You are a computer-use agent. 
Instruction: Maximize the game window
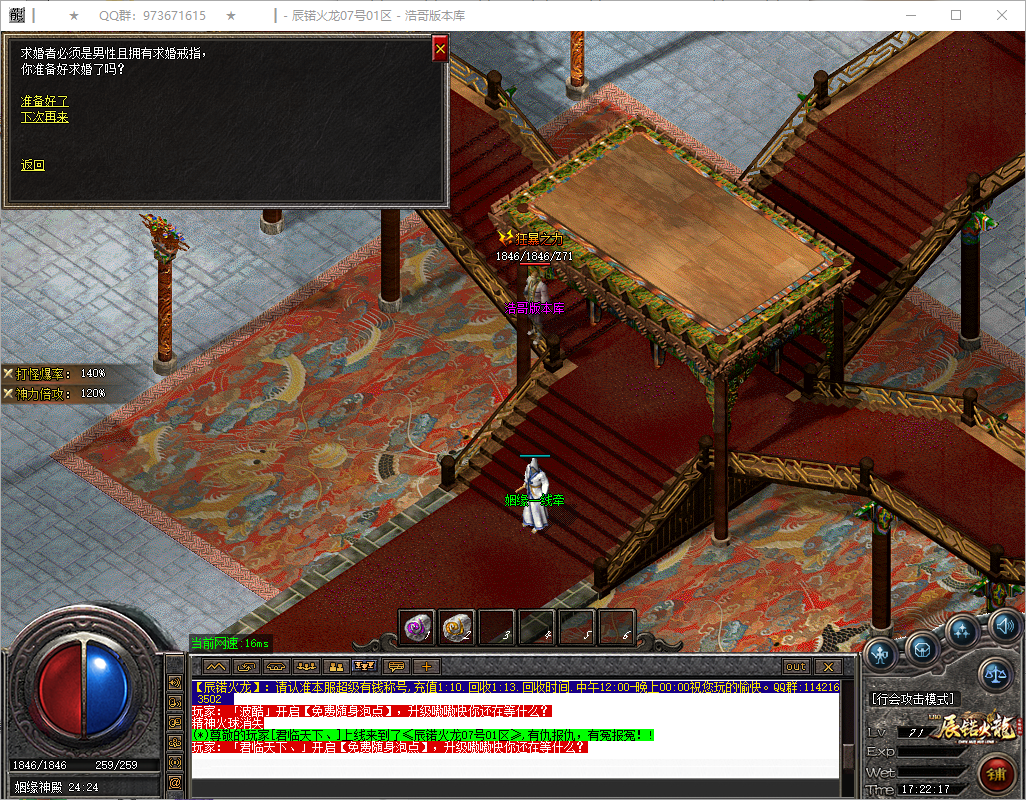tap(956, 15)
